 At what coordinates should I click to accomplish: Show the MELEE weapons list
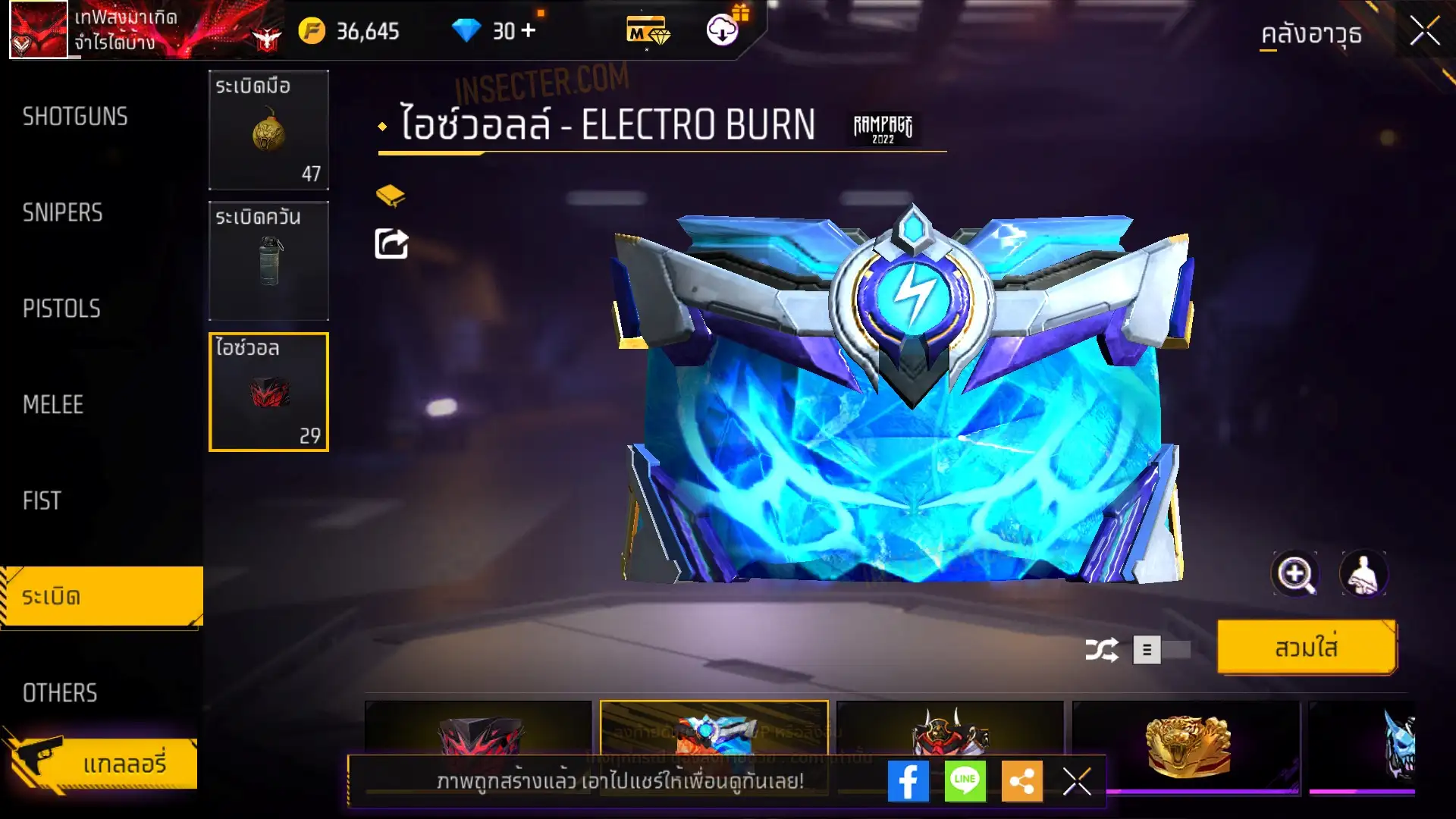53,405
